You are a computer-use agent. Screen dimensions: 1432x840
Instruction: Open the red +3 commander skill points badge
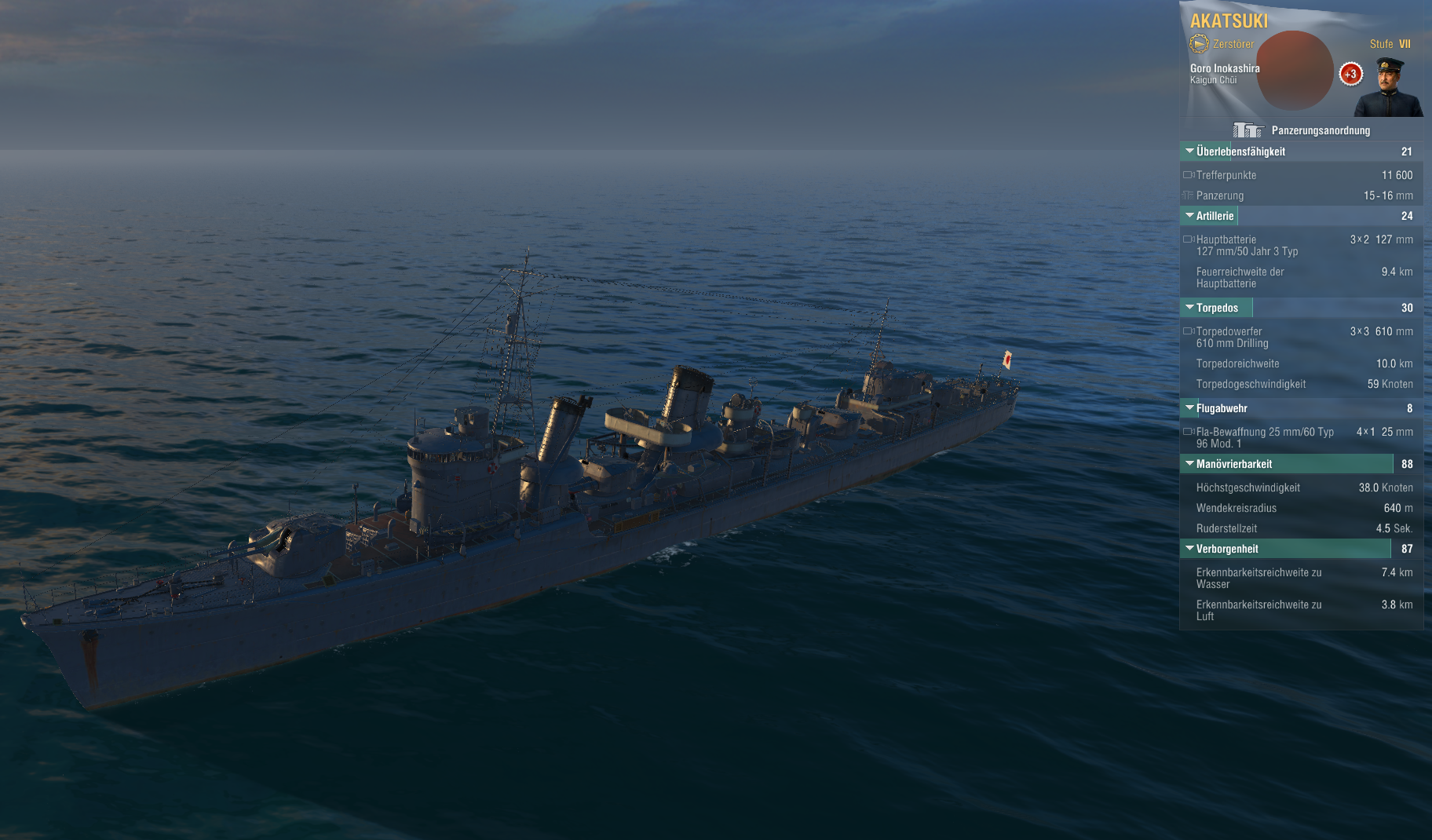tap(1350, 75)
